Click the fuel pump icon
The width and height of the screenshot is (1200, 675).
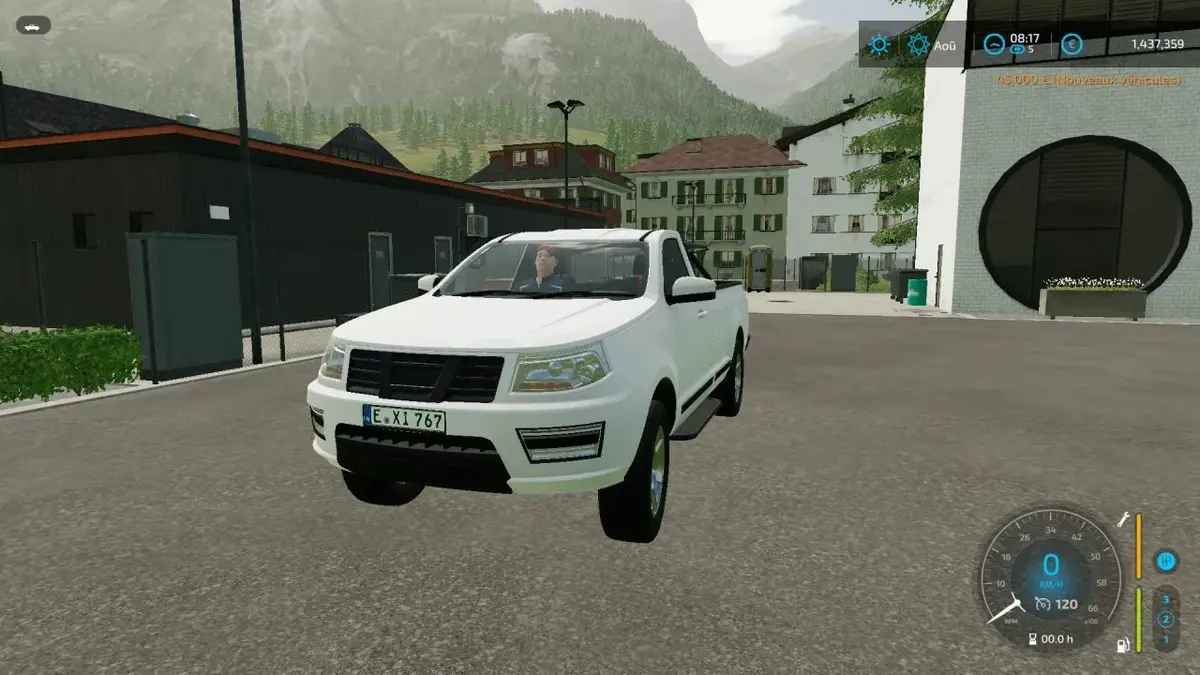pos(1123,645)
